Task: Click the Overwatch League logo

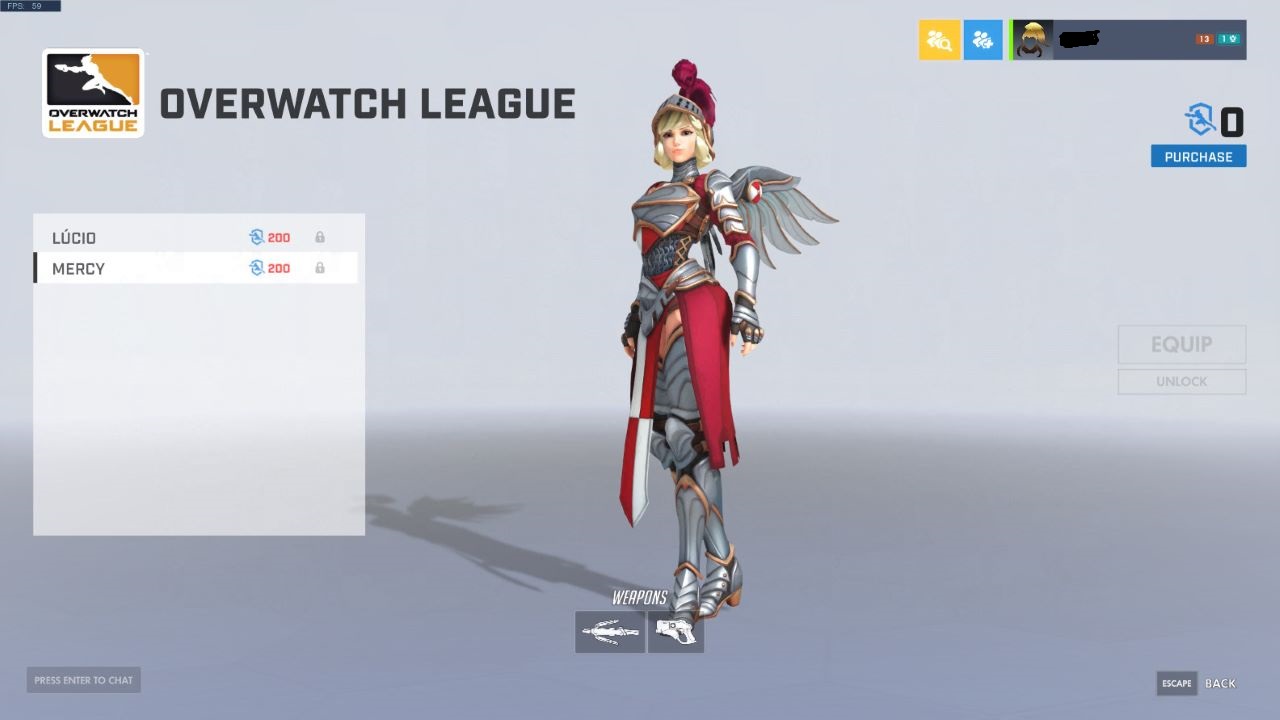Action: 93,92
